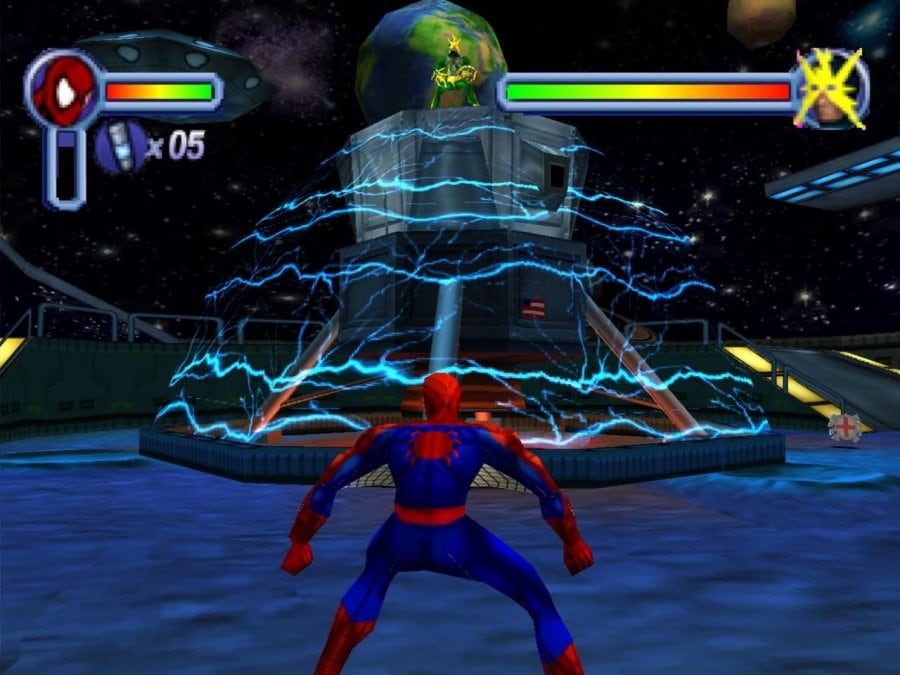
Task: Select the web cartridge icon
Action: tap(120, 145)
